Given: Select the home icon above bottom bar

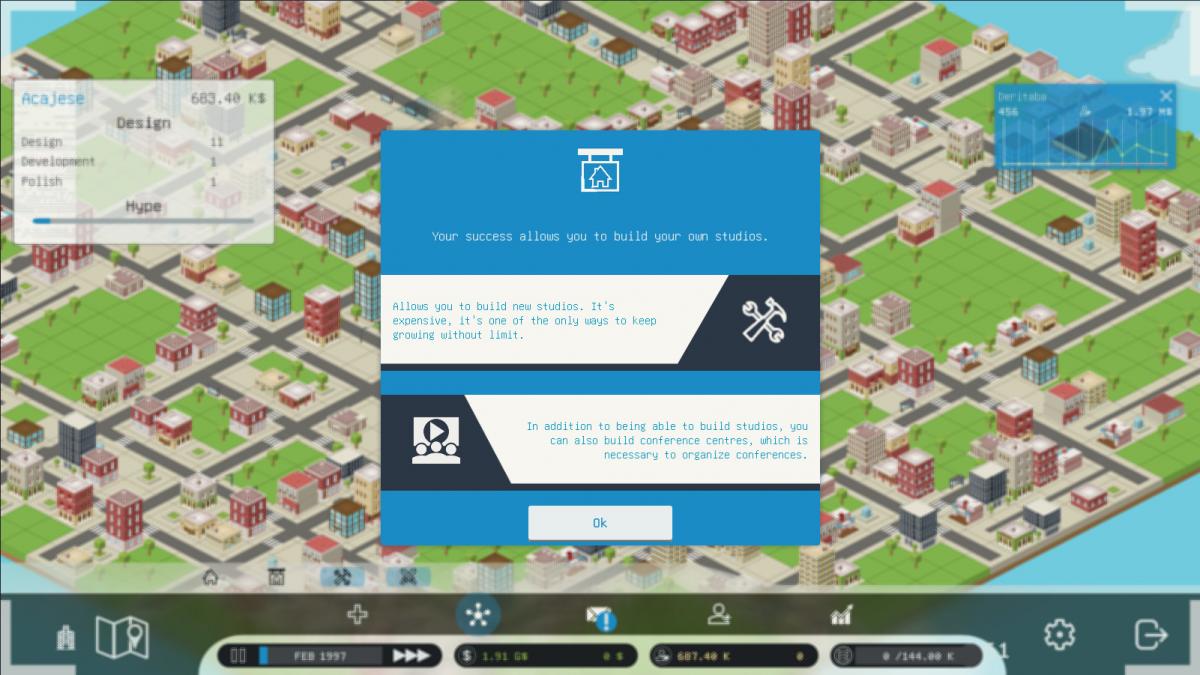Looking at the screenshot, I should [x=210, y=577].
